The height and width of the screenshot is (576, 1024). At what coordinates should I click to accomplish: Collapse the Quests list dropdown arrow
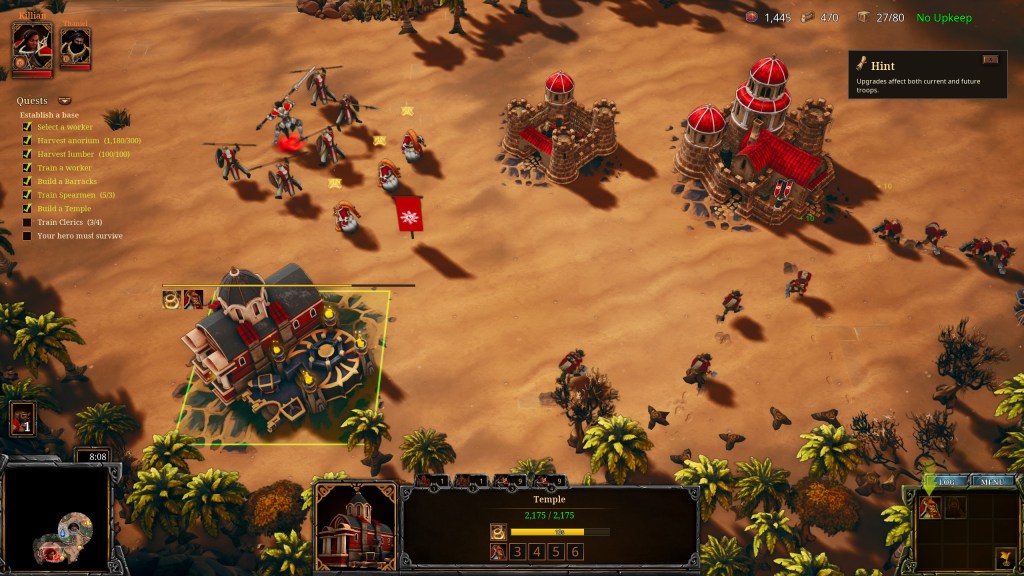tap(65, 101)
